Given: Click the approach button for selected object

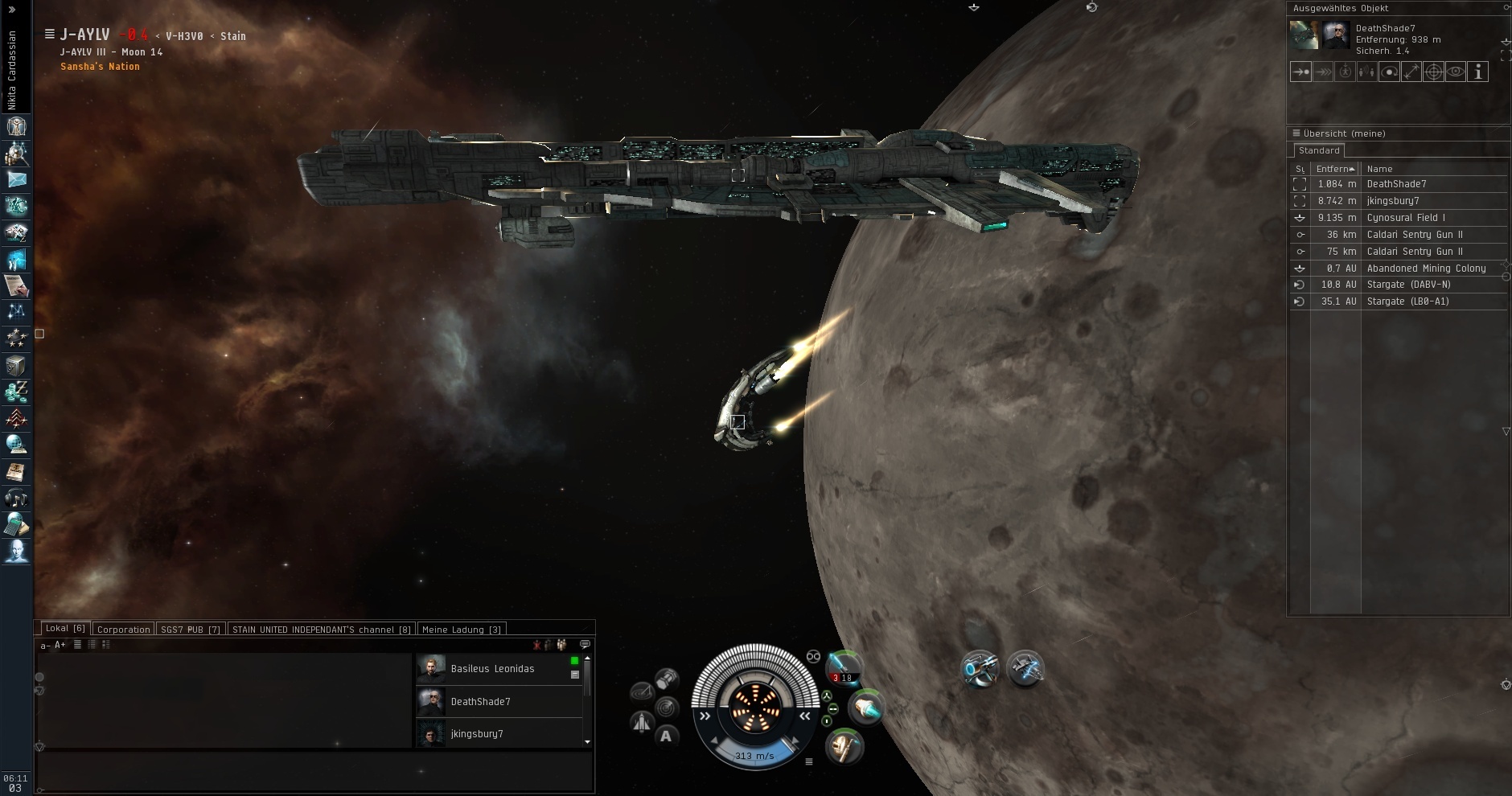Looking at the screenshot, I should click(x=1300, y=72).
